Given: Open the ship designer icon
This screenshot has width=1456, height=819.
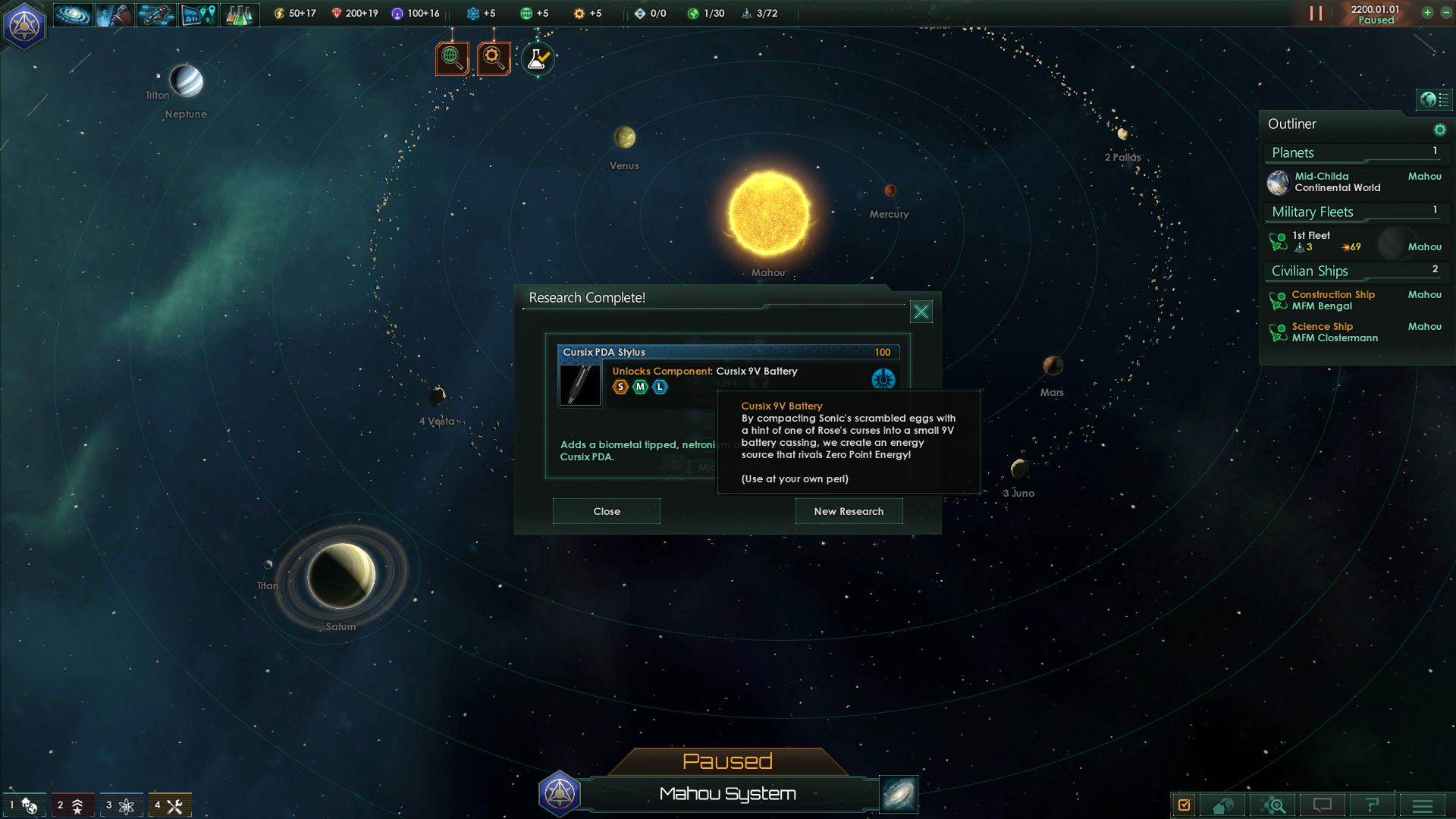Looking at the screenshot, I should click(156, 14).
